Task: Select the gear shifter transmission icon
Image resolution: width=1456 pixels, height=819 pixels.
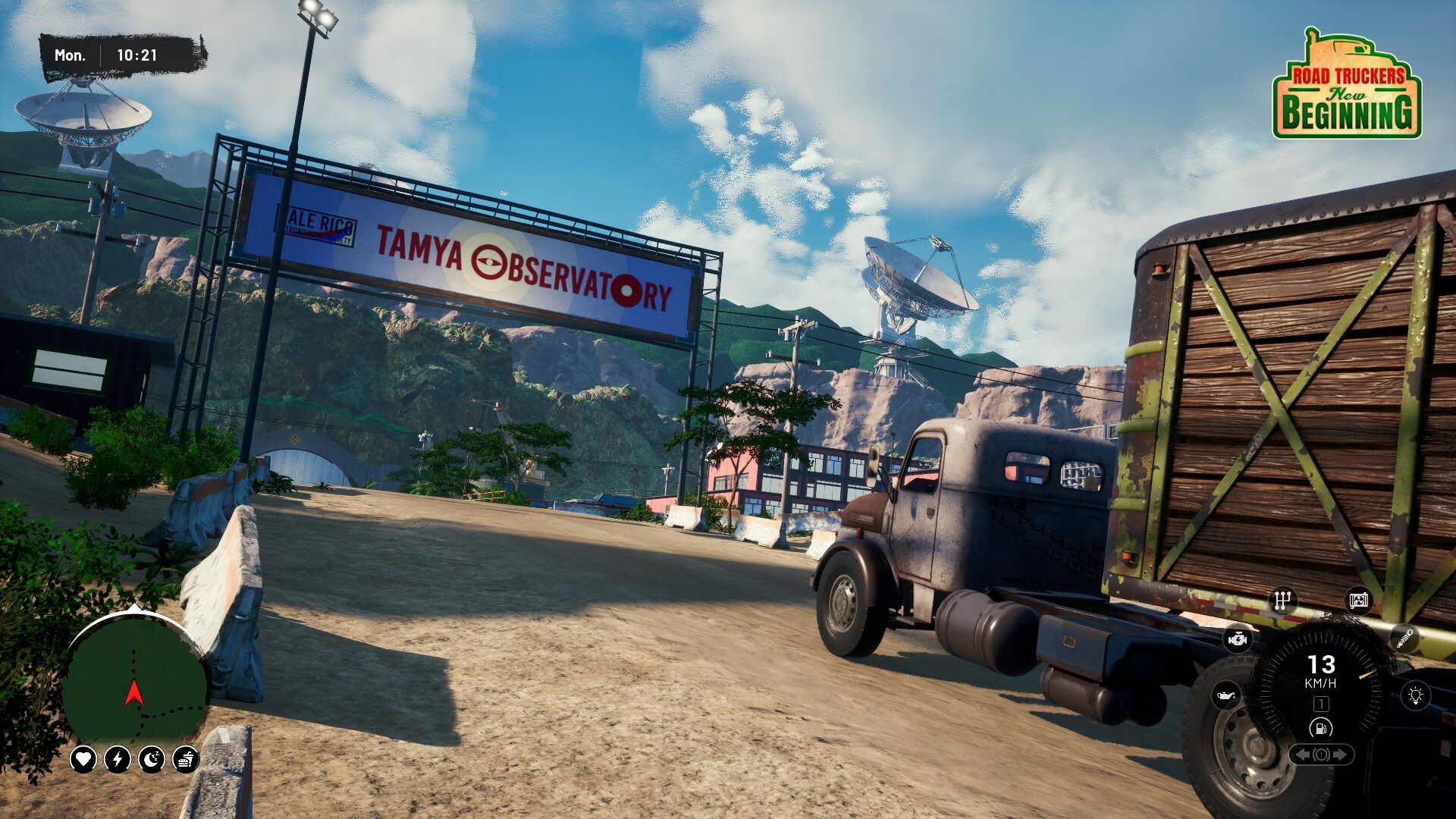Action: [x=1282, y=601]
